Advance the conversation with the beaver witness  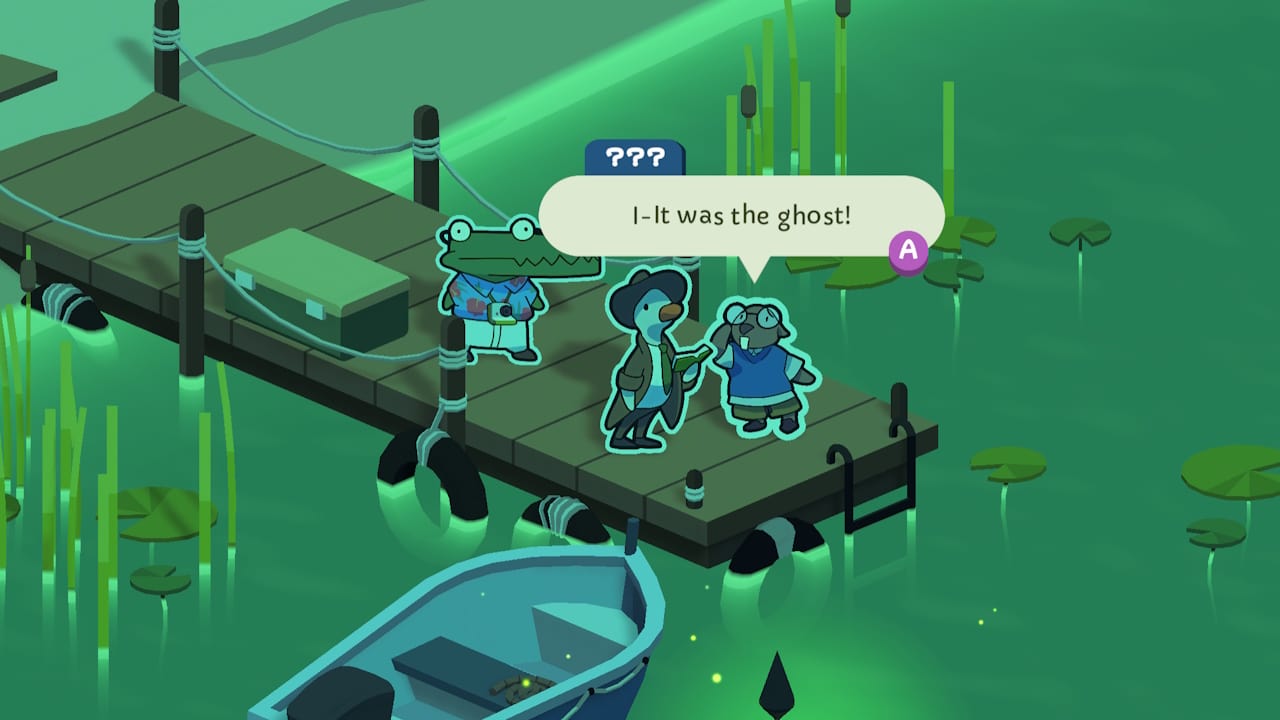coord(907,253)
